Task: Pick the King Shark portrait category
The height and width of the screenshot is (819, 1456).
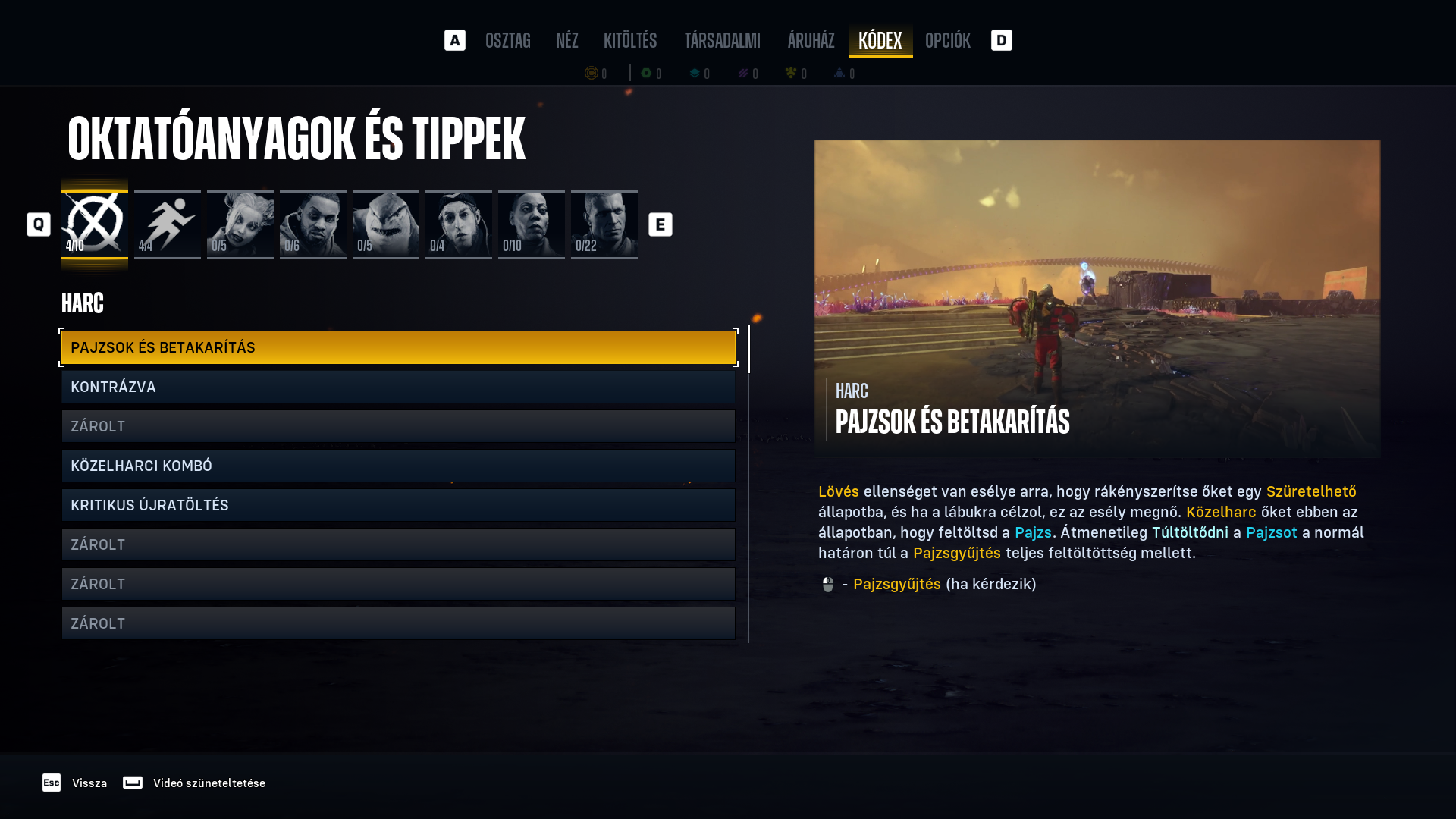Action: [x=386, y=224]
